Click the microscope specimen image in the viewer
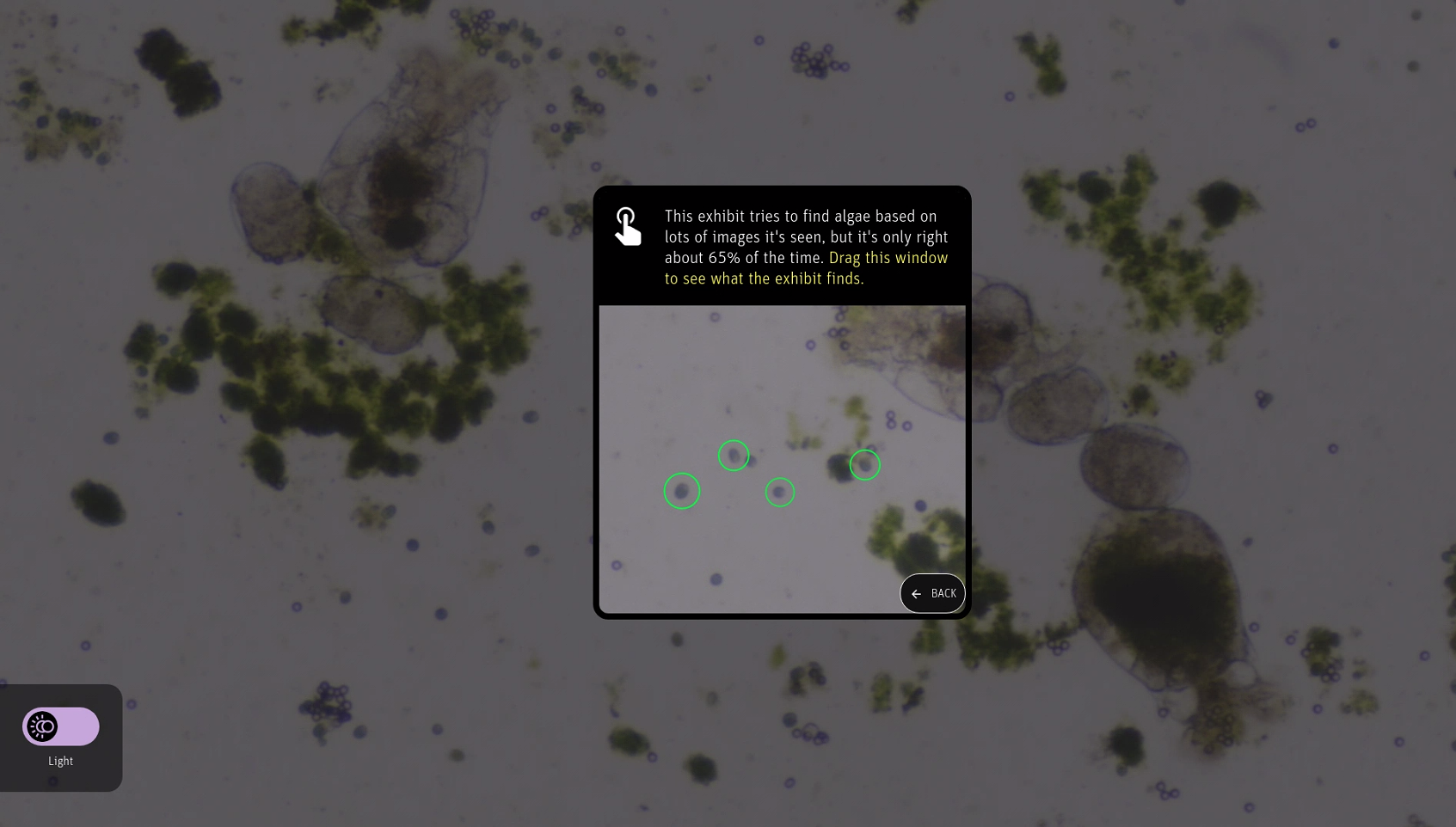This screenshot has height=827, width=1456. (x=782, y=462)
